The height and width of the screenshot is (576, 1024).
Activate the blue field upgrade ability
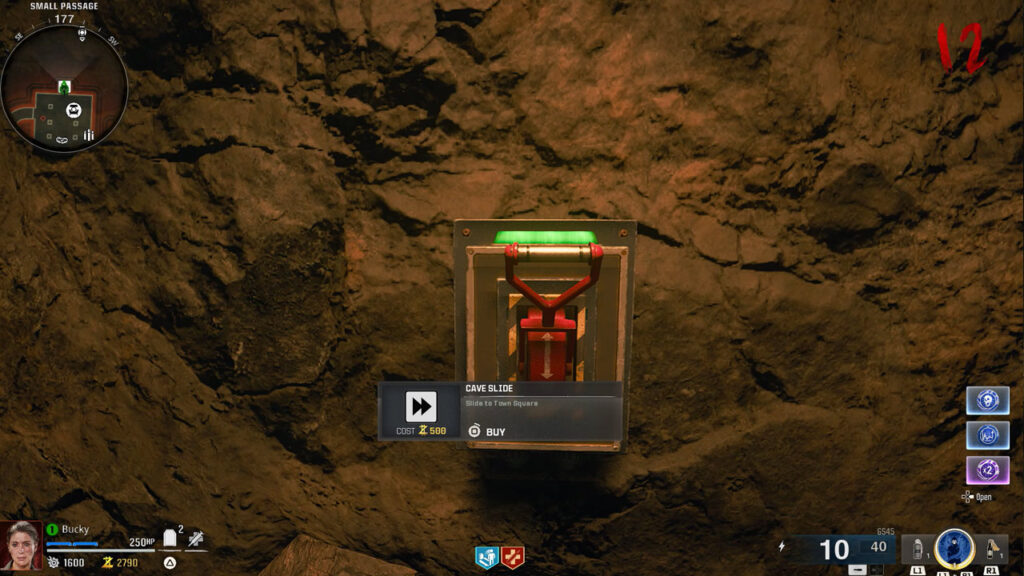point(954,548)
